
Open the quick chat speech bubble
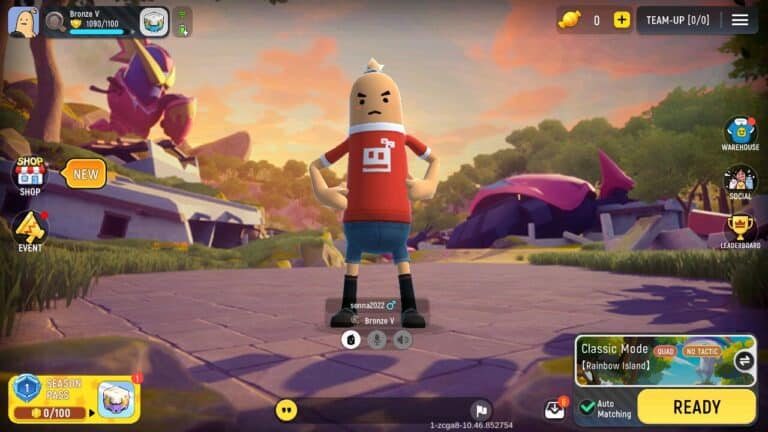pos(287,410)
